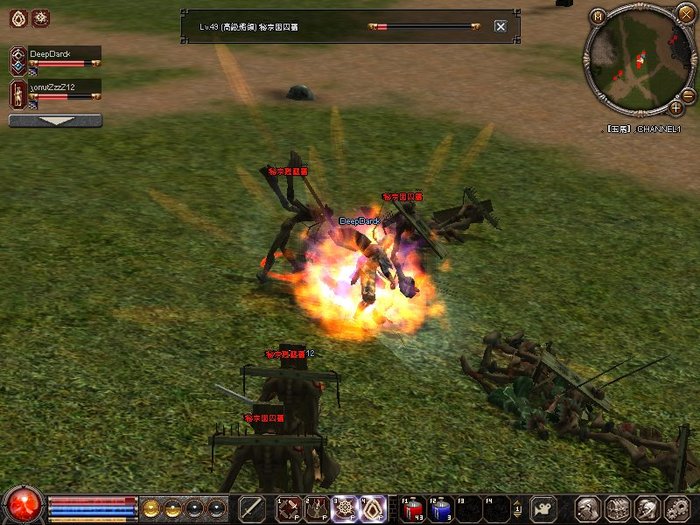The width and height of the screenshot is (700, 525).
Task: Click the teardrop buff icon
Action: click(15, 17)
